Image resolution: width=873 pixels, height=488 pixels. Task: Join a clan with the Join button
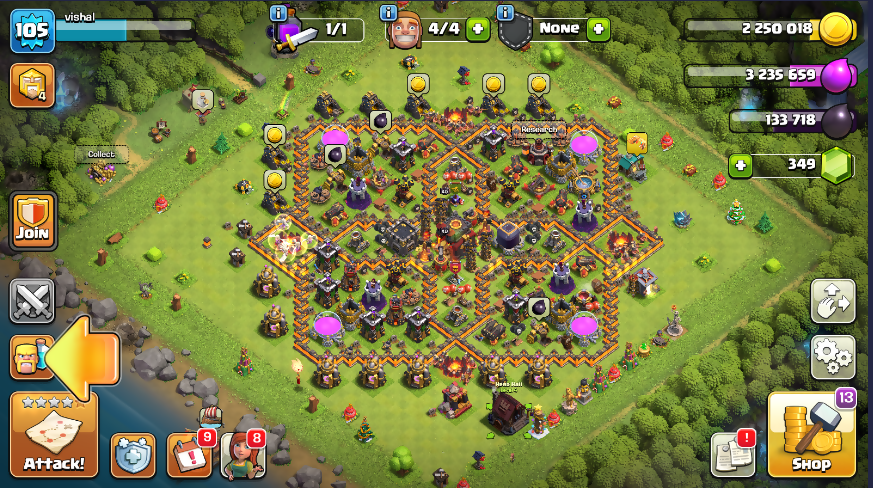[x=32, y=221]
